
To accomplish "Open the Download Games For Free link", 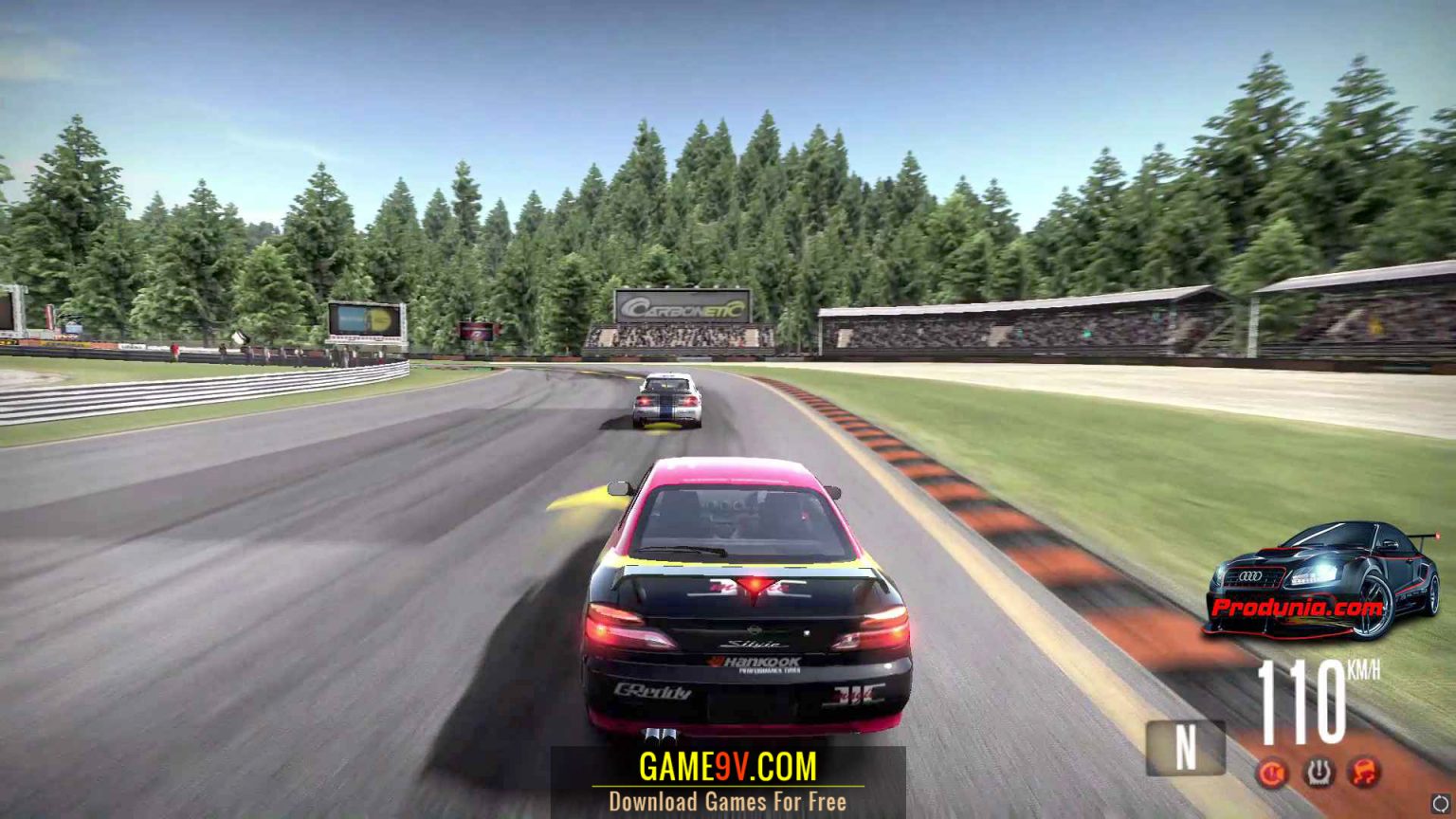I will 728,801.
